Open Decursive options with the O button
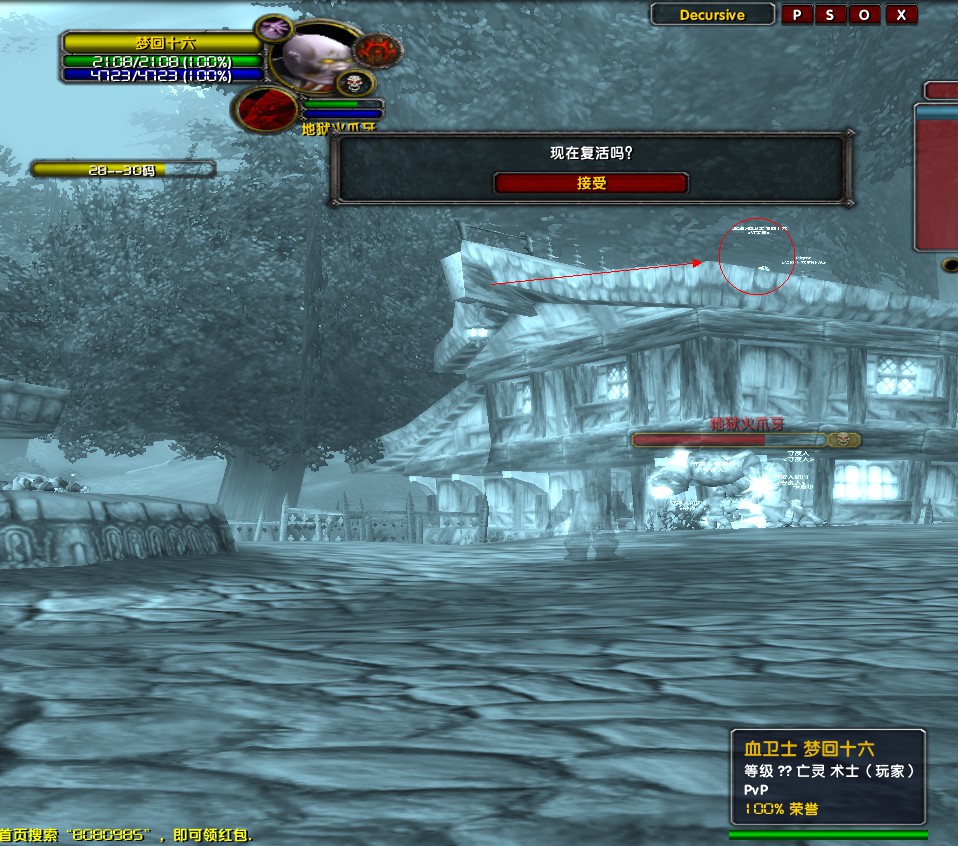This screenshot has width=958, height=846. click(x=865, y=14)
